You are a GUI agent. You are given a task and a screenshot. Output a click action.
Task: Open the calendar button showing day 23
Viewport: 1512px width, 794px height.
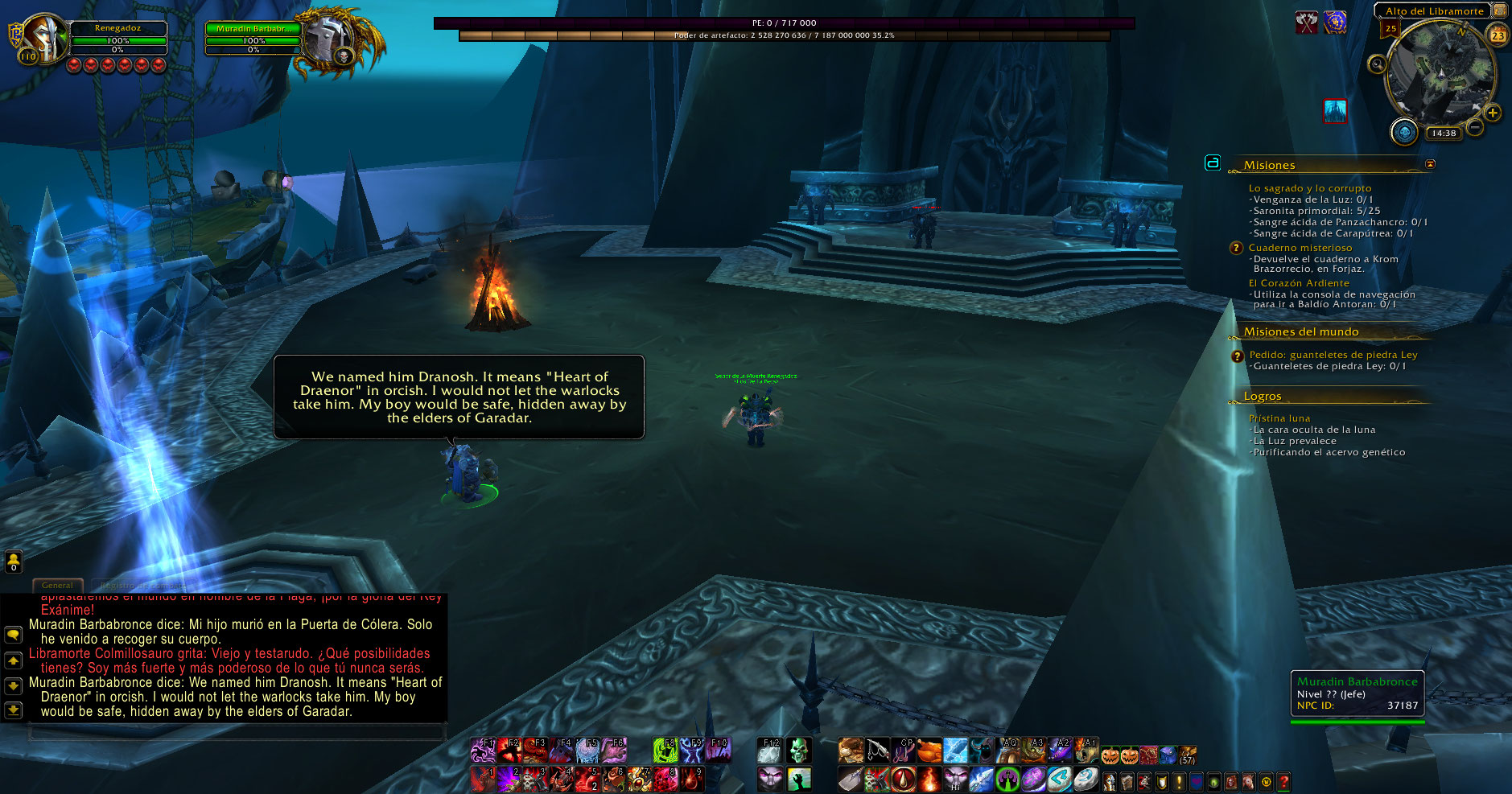pos(1498,35)
